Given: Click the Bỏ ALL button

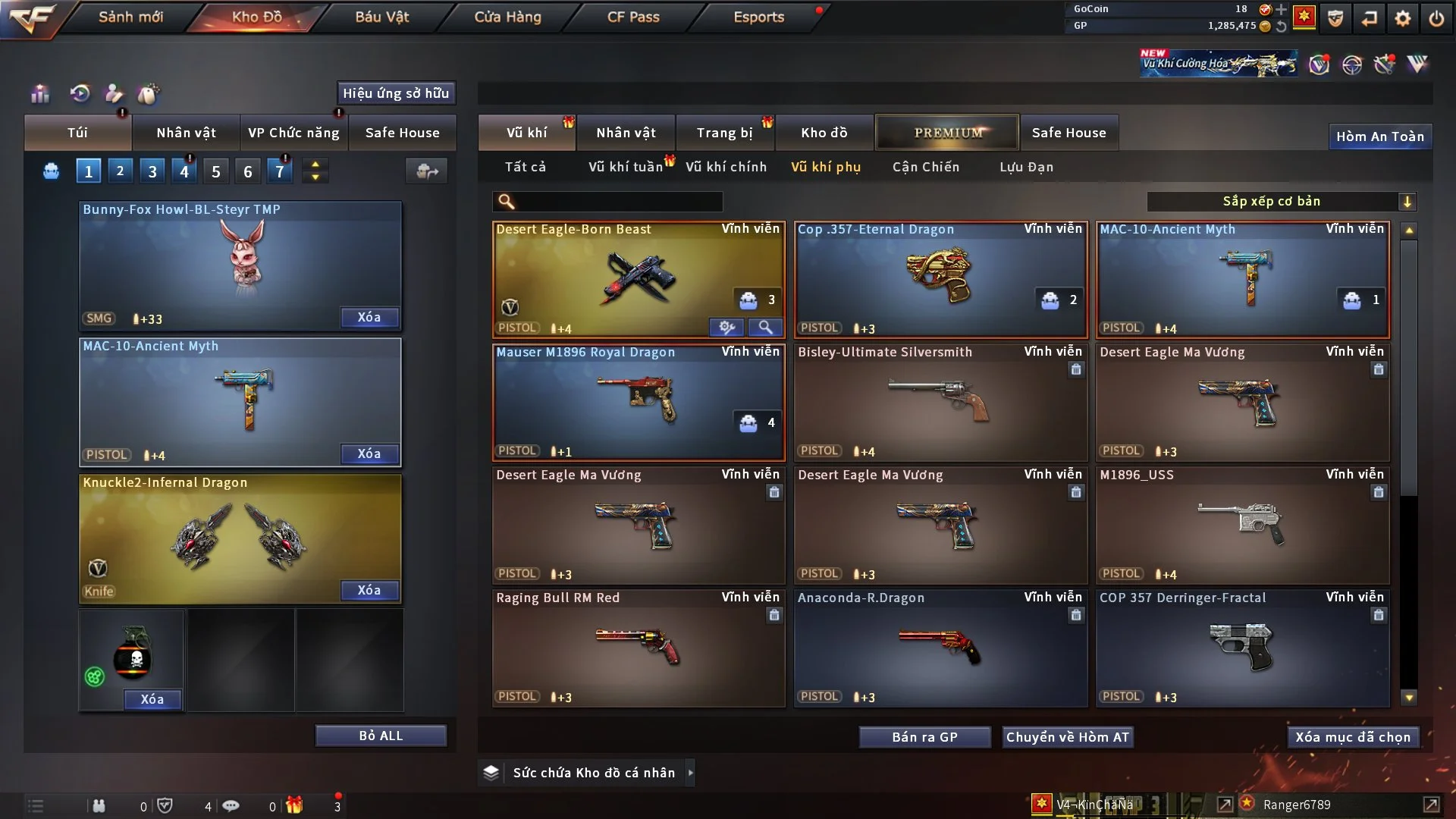Looking at the screenshot, I should coord(381,736).
